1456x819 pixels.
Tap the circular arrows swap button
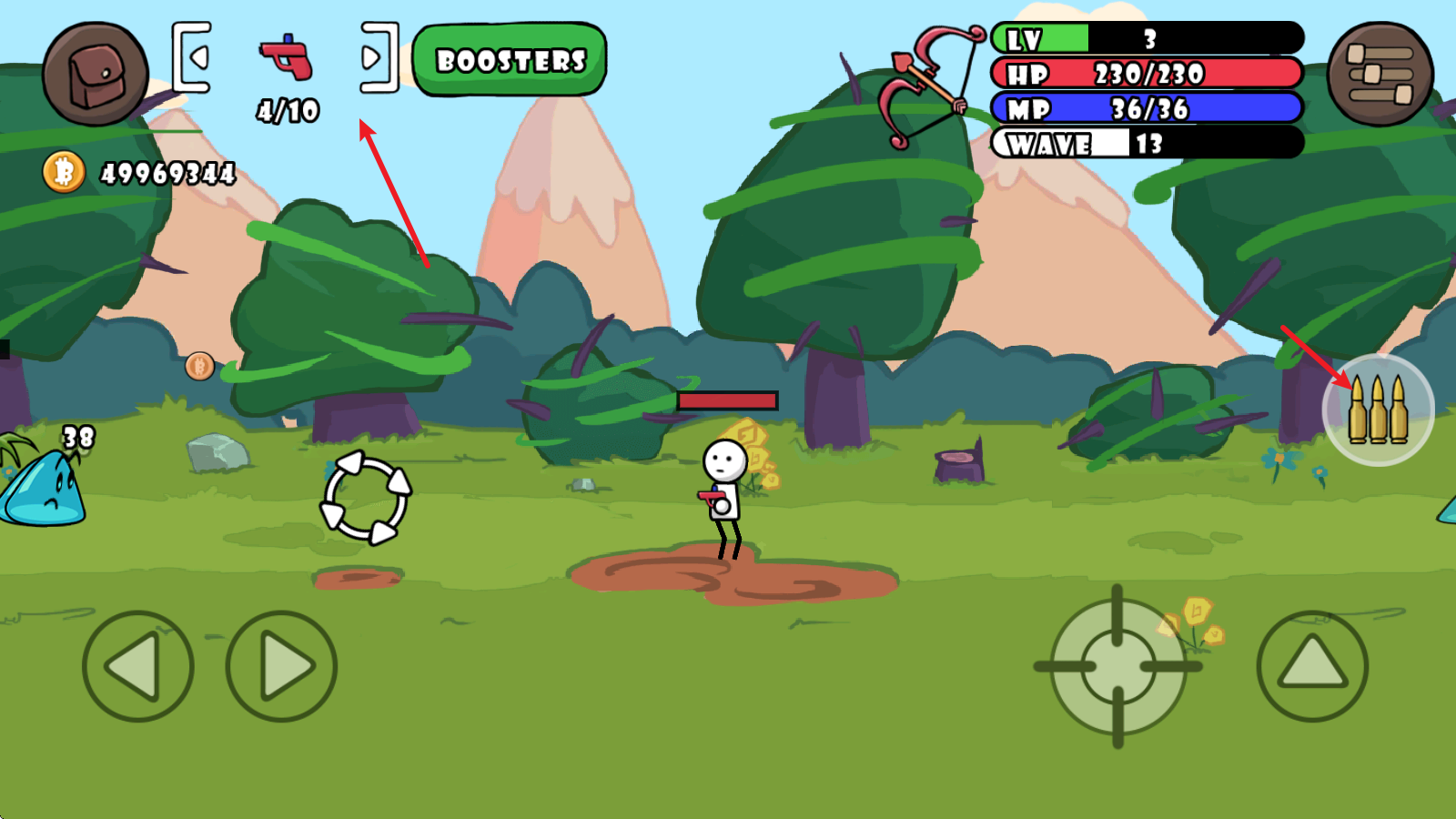(x=366, y=498)
